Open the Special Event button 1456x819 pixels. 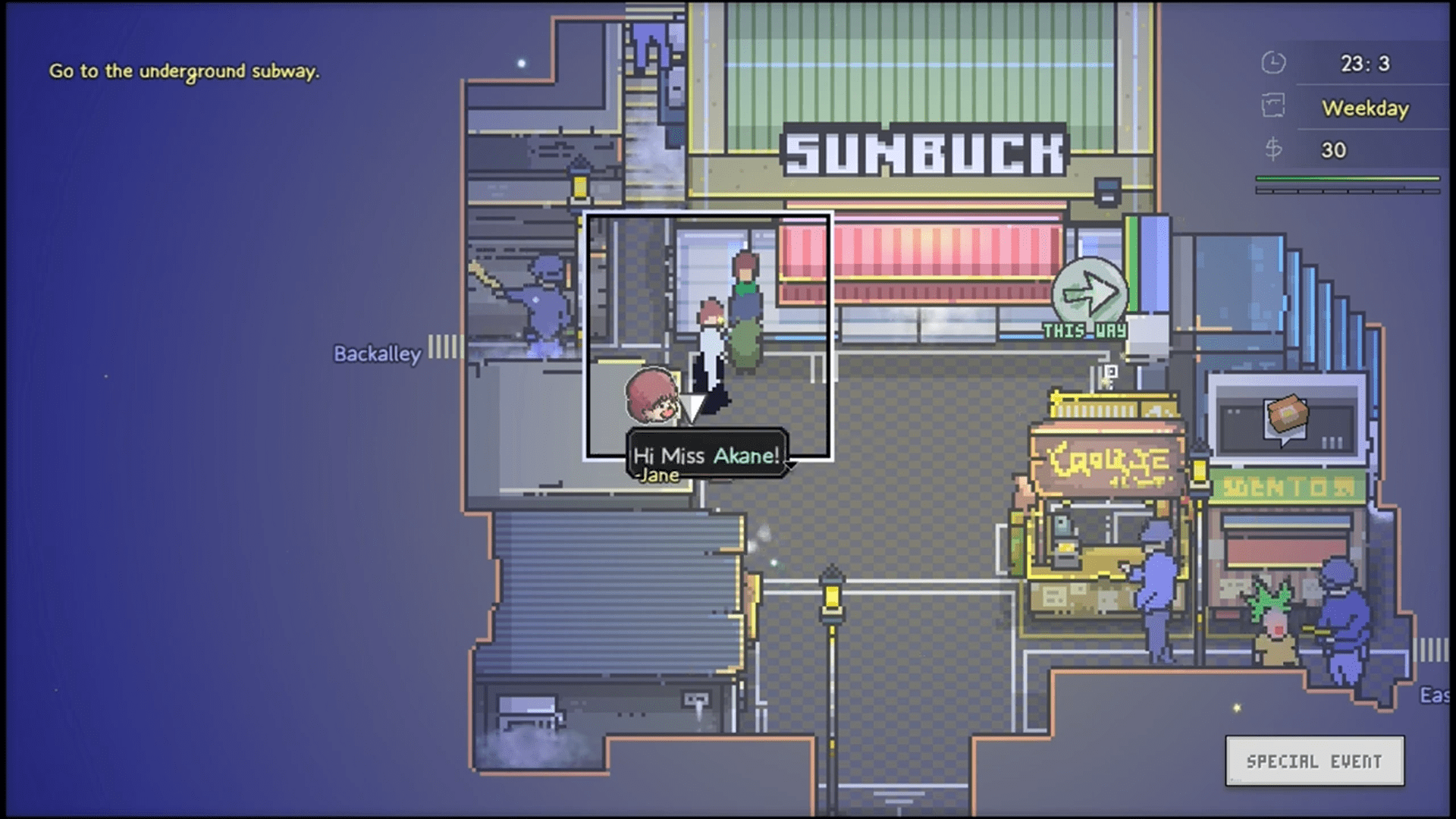(x=1314, y=761)
